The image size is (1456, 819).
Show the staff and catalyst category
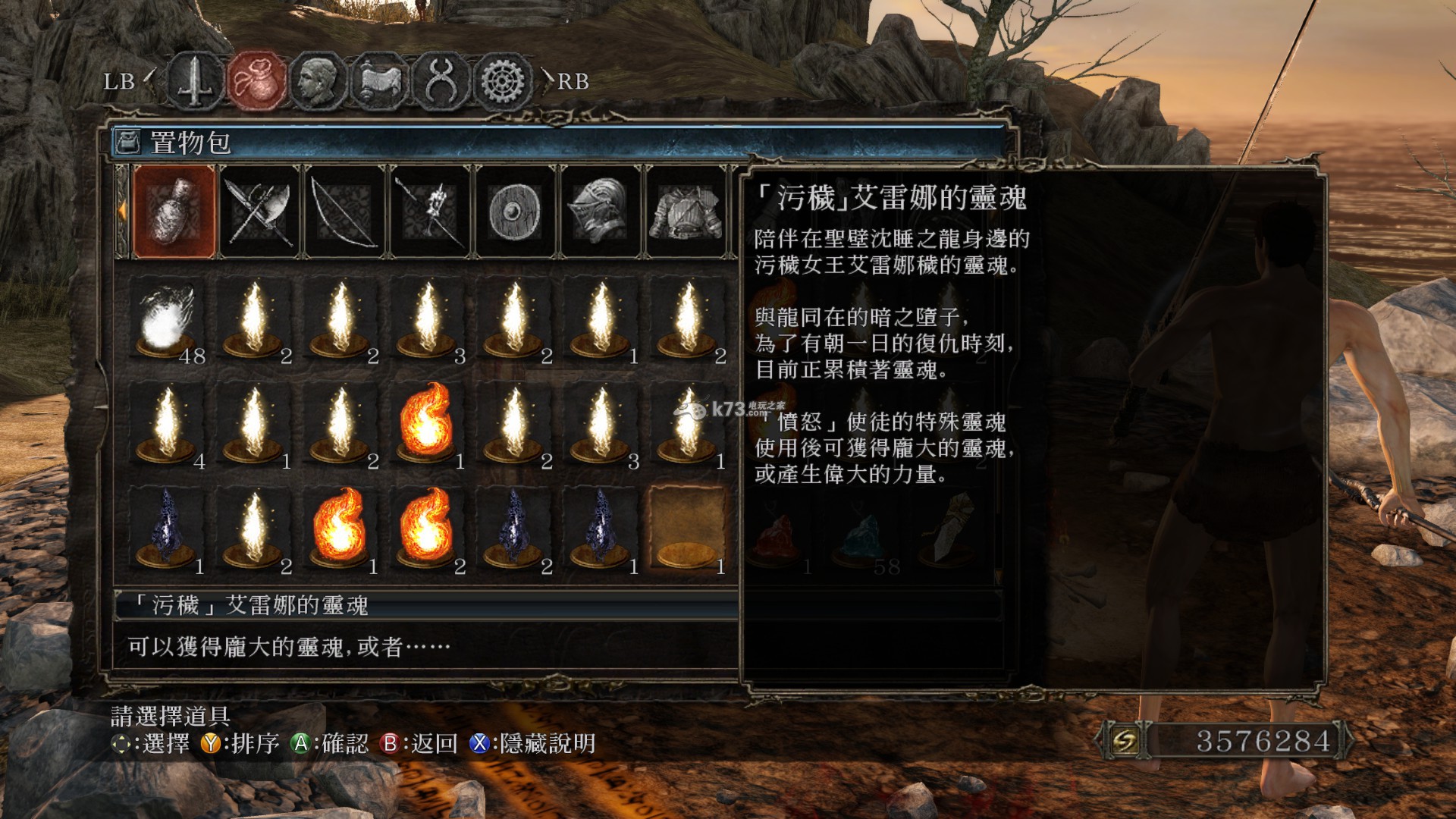pos(431,212)
